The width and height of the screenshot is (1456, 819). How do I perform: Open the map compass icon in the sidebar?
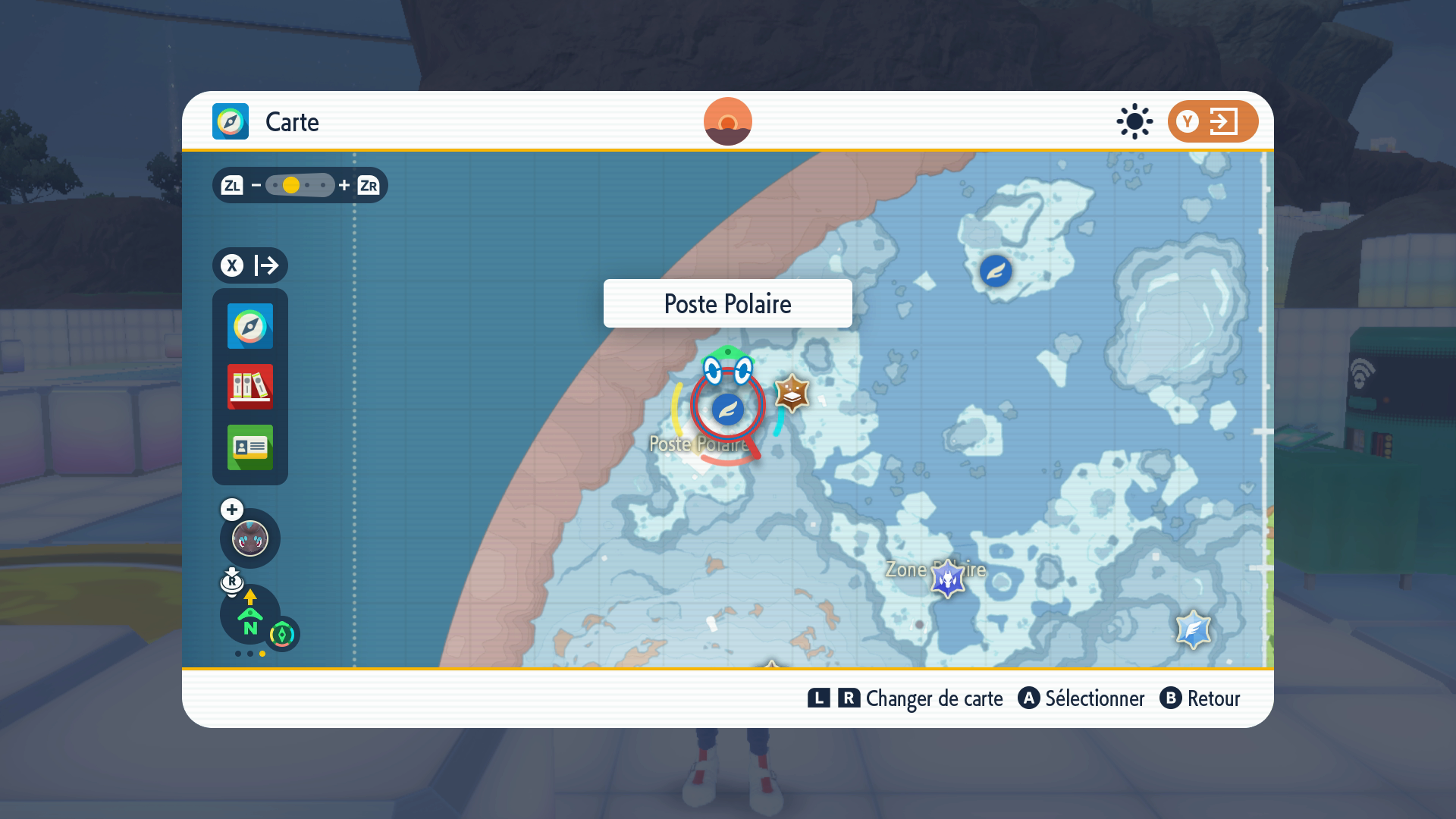(x=250, y=326)
